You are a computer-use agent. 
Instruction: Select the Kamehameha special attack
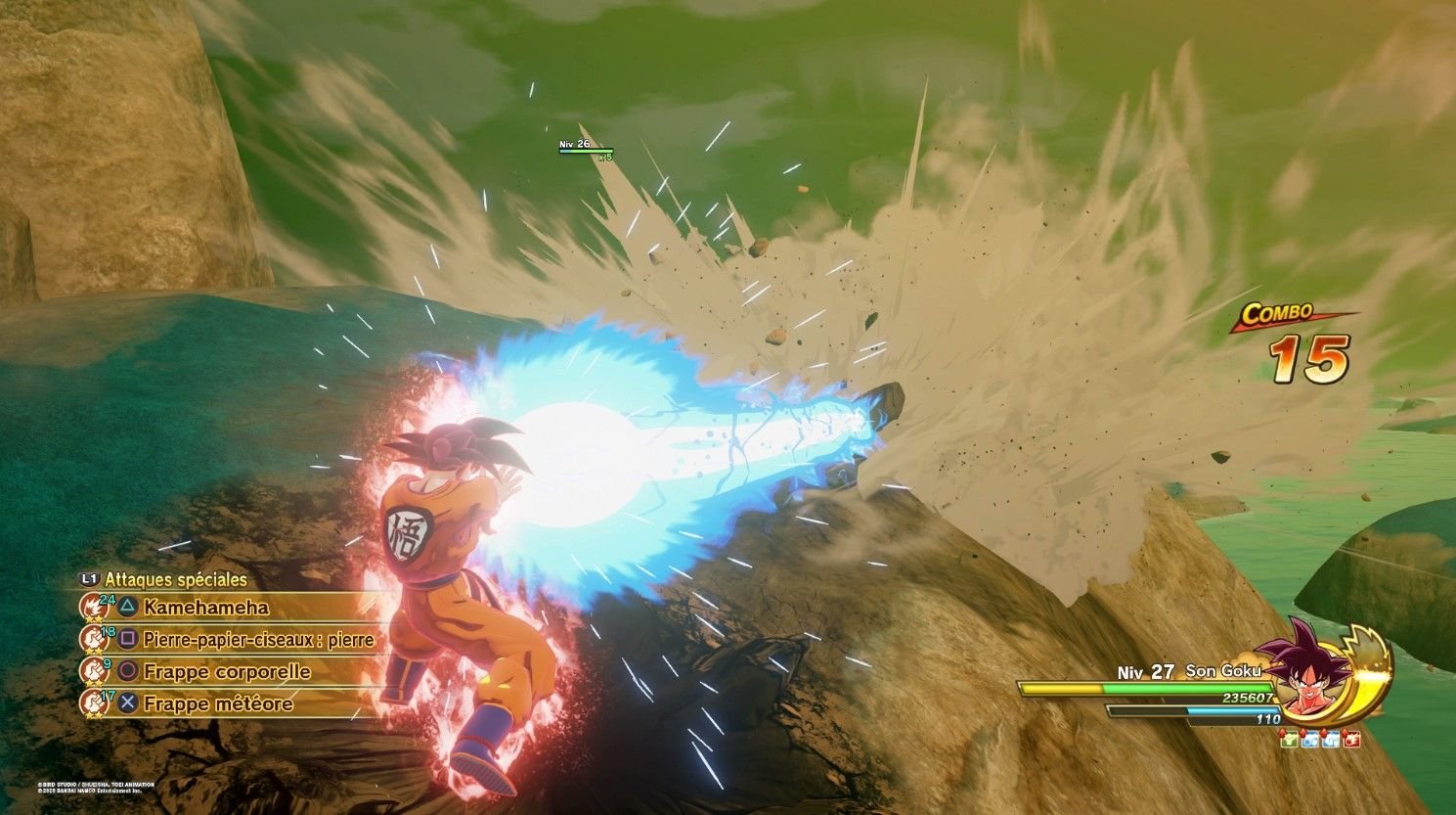[x=205, y=608]
